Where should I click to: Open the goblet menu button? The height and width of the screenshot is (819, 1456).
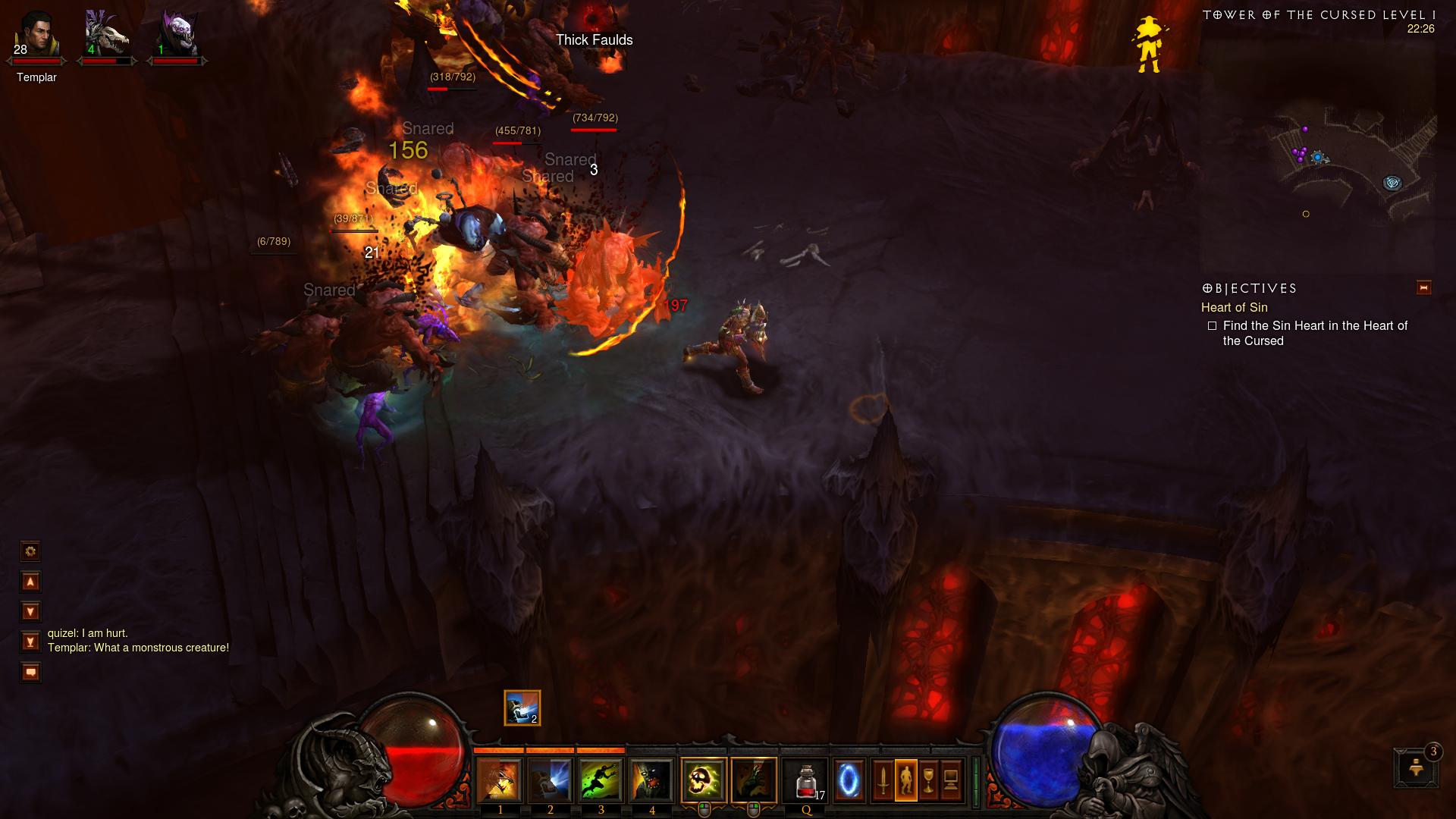(x=928, y=780)
